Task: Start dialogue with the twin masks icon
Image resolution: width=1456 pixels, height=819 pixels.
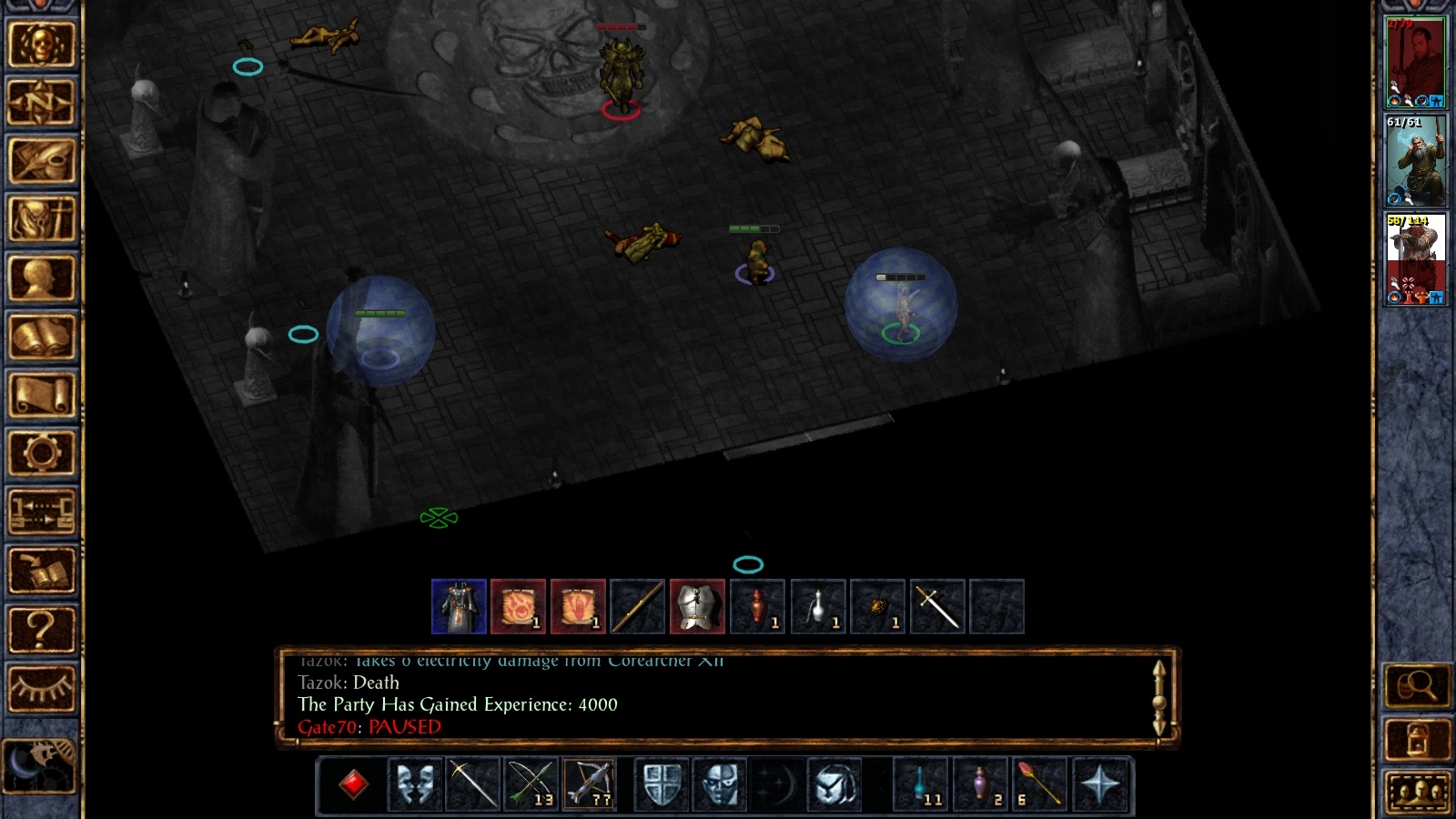Action: pyautogui.click(x=415, y=784)
